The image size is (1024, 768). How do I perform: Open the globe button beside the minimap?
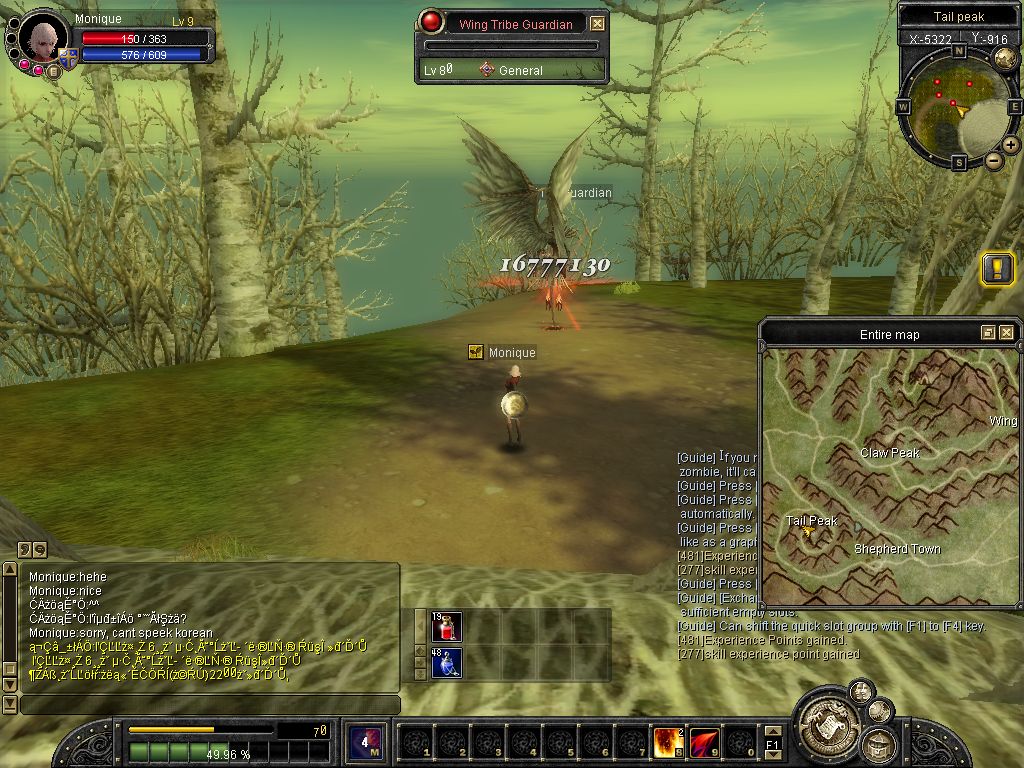(1005, 58)
